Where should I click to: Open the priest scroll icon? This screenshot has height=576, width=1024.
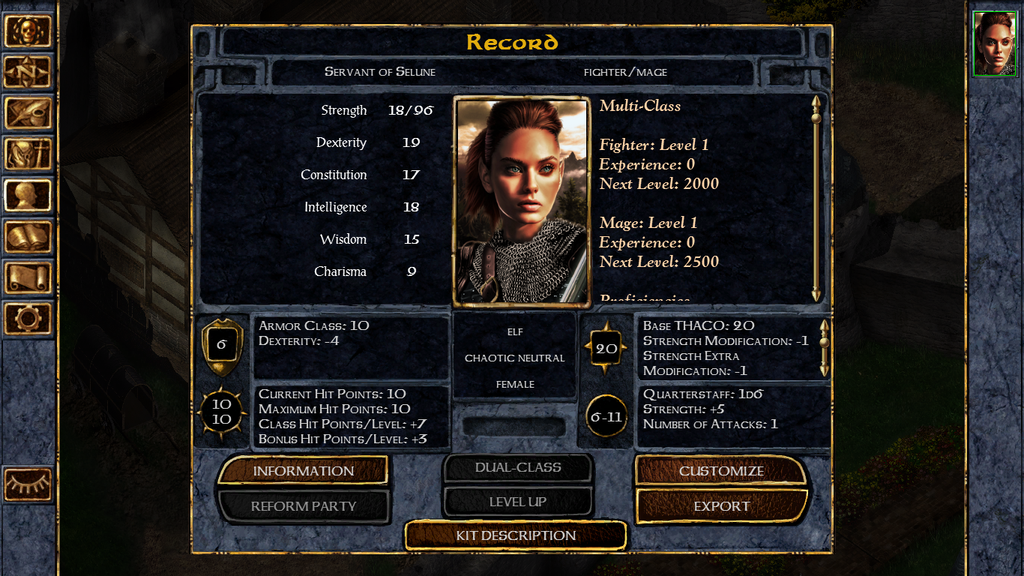click(x=27, y=277)
